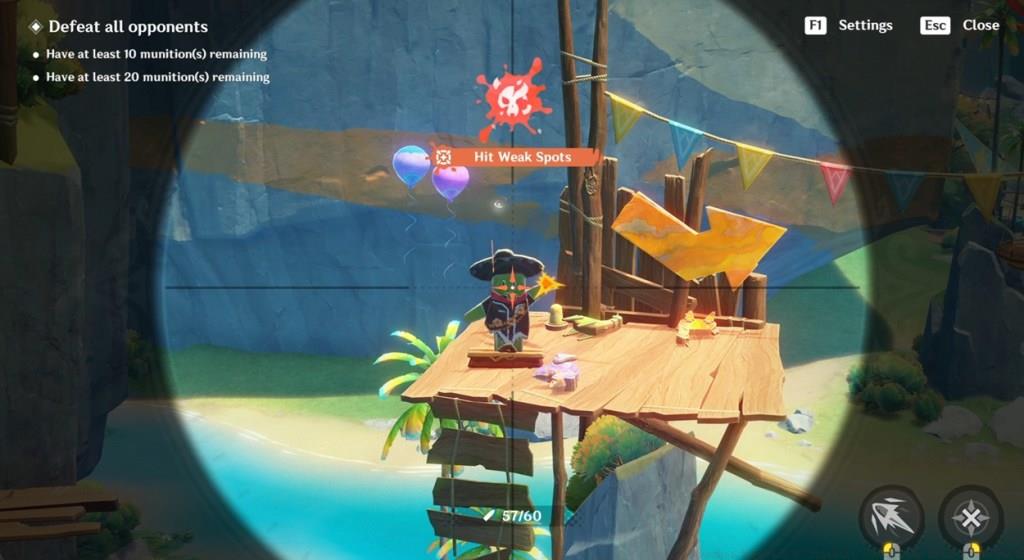
Task: Click the cancel aim crosshair icon
Action: [x=970, y=517]
